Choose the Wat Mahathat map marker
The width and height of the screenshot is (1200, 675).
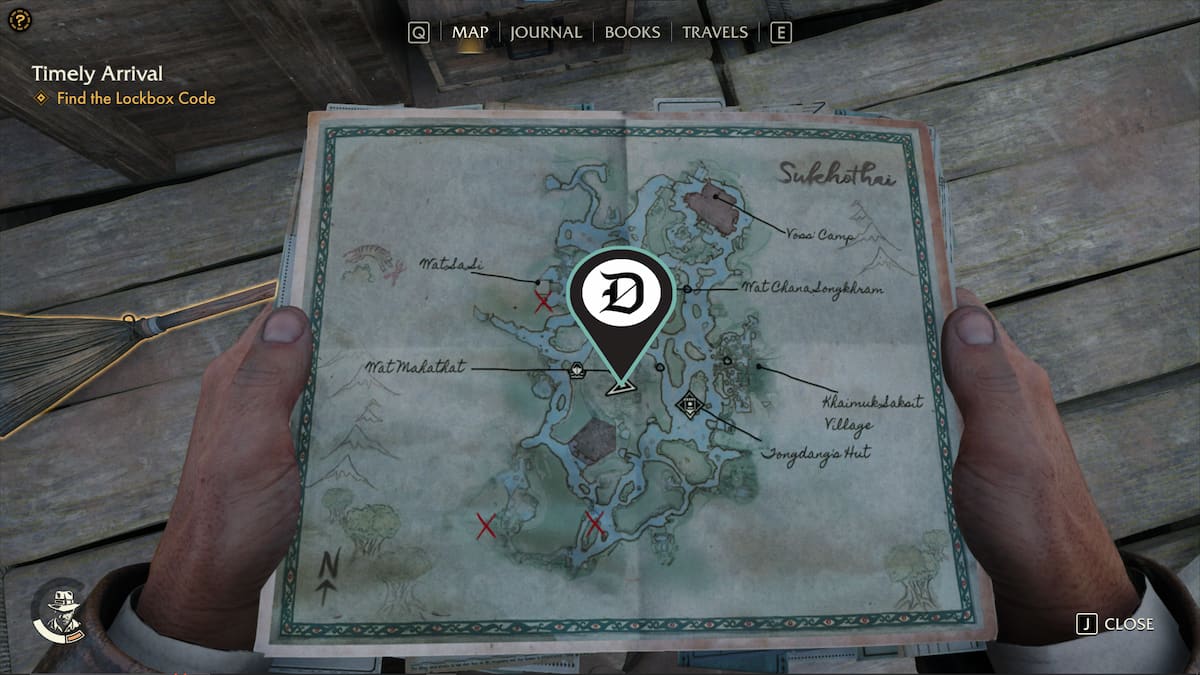(577, 371)
